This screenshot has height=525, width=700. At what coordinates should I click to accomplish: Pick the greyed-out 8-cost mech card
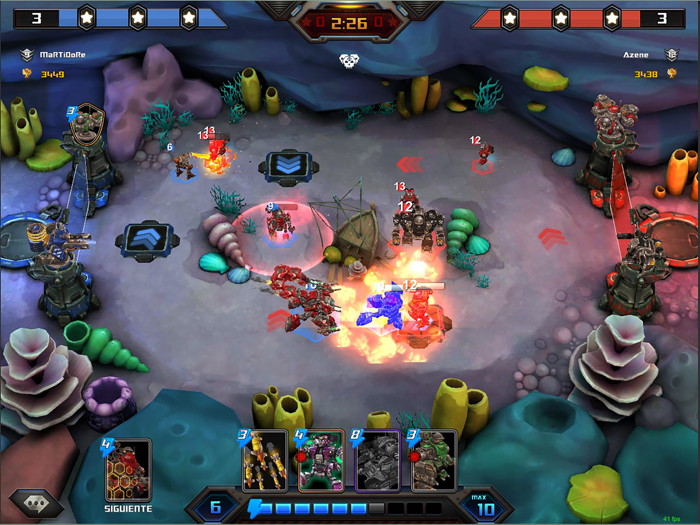pyautogui.click(x=378, y=461)
